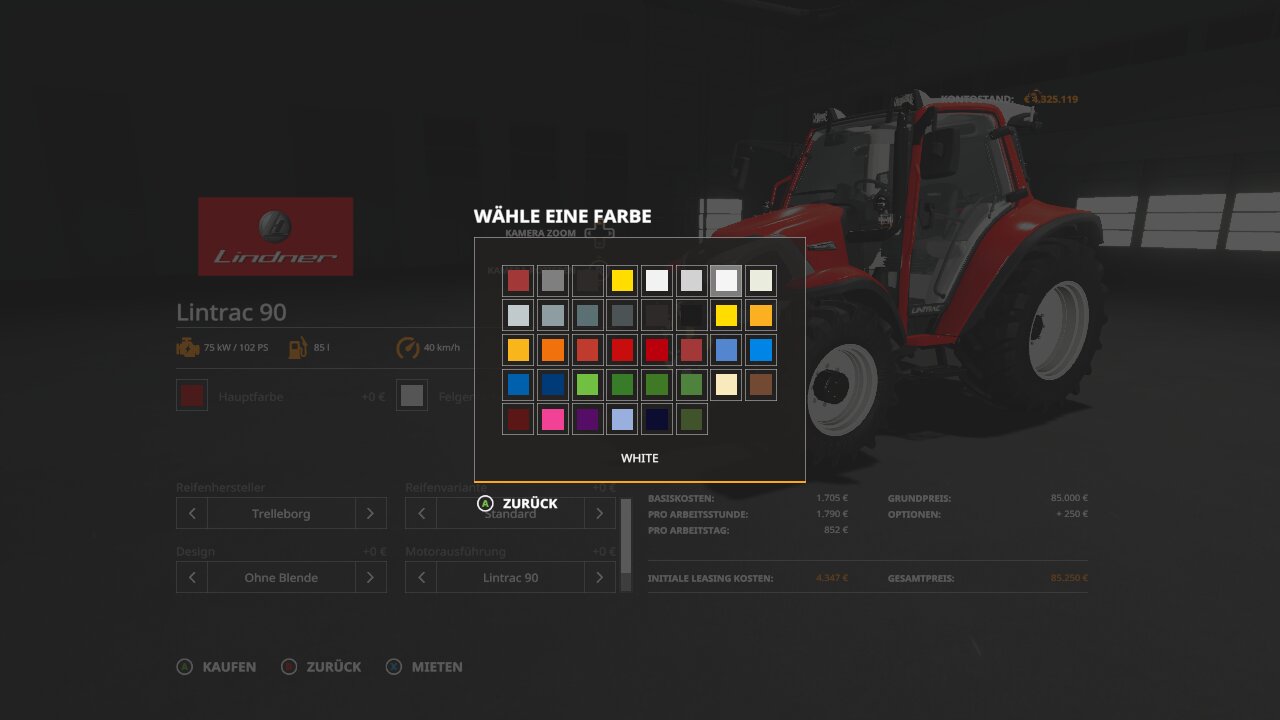Choose the purple color swatch
The height and width of the screenshot is (720, 1280).
coord(587,419)
